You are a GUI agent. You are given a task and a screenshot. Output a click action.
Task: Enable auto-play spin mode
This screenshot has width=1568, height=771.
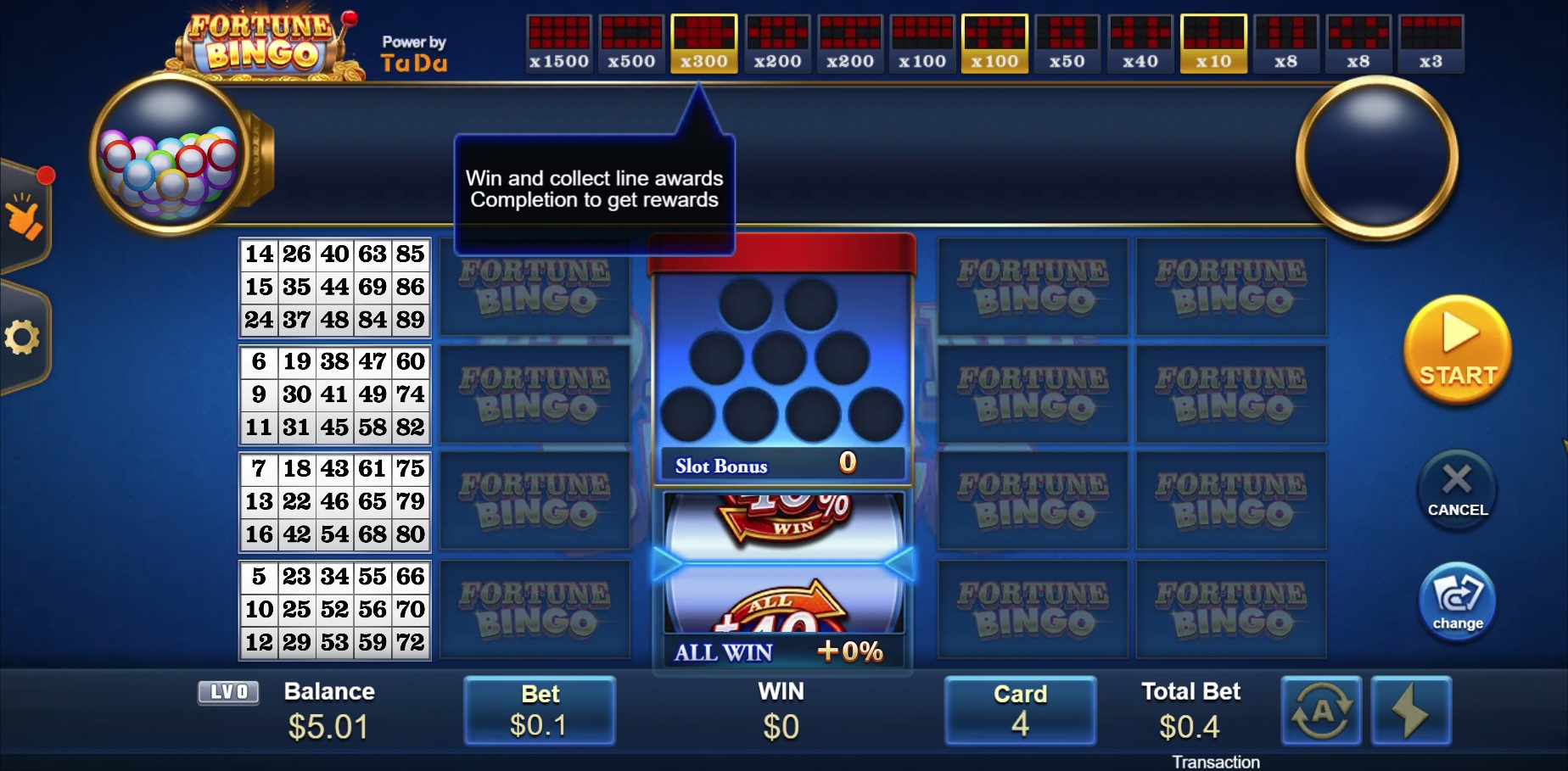pyautogui.click(x=1321, y=711)
